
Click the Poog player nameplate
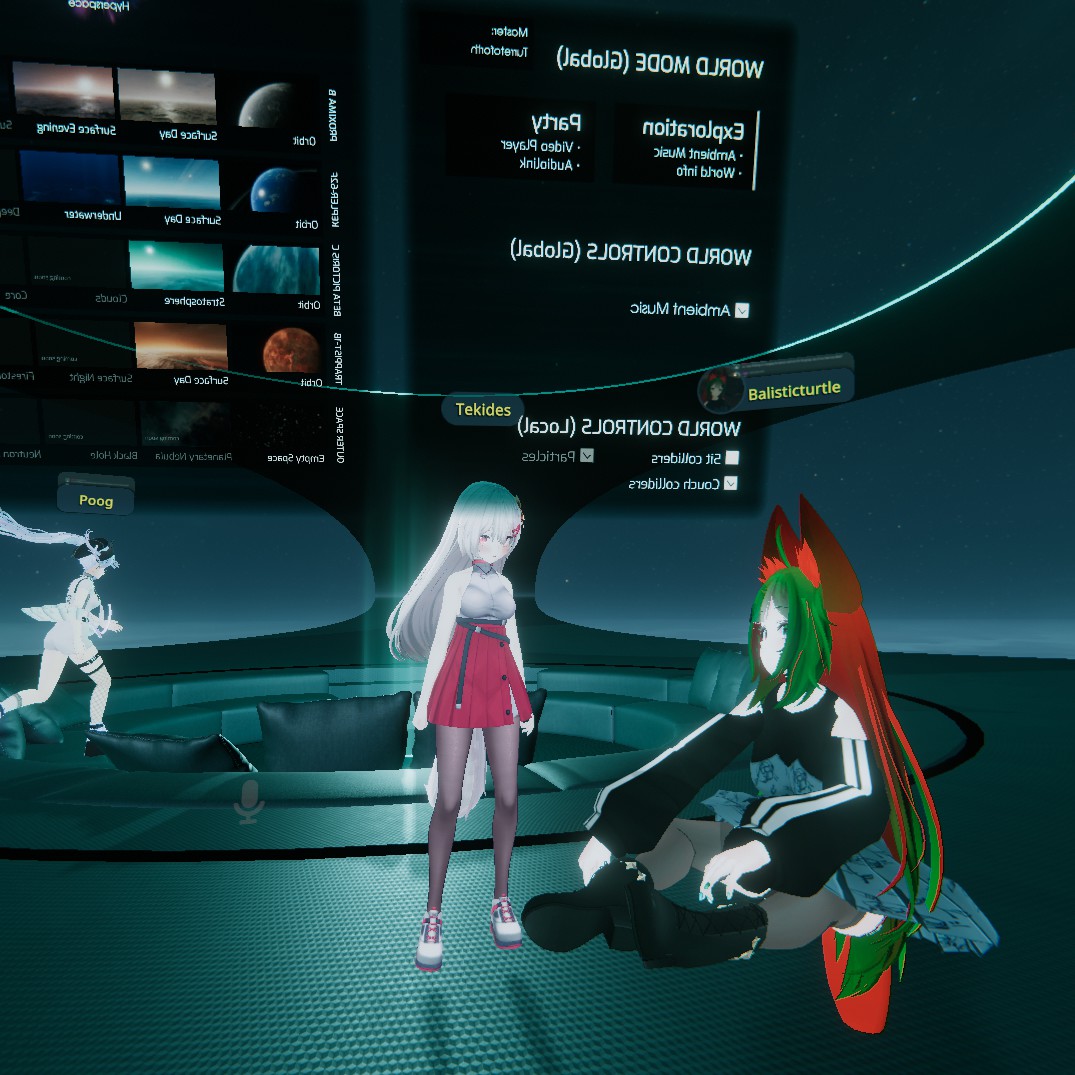point(96,500)
